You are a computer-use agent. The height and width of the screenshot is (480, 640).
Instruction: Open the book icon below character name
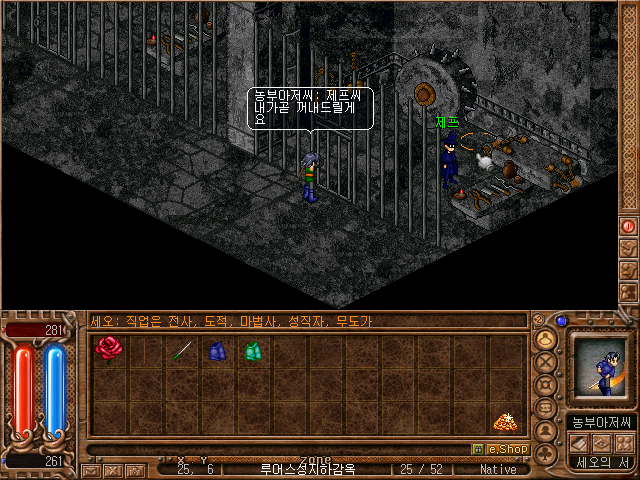pyautogui.click(x=576, y=442)
